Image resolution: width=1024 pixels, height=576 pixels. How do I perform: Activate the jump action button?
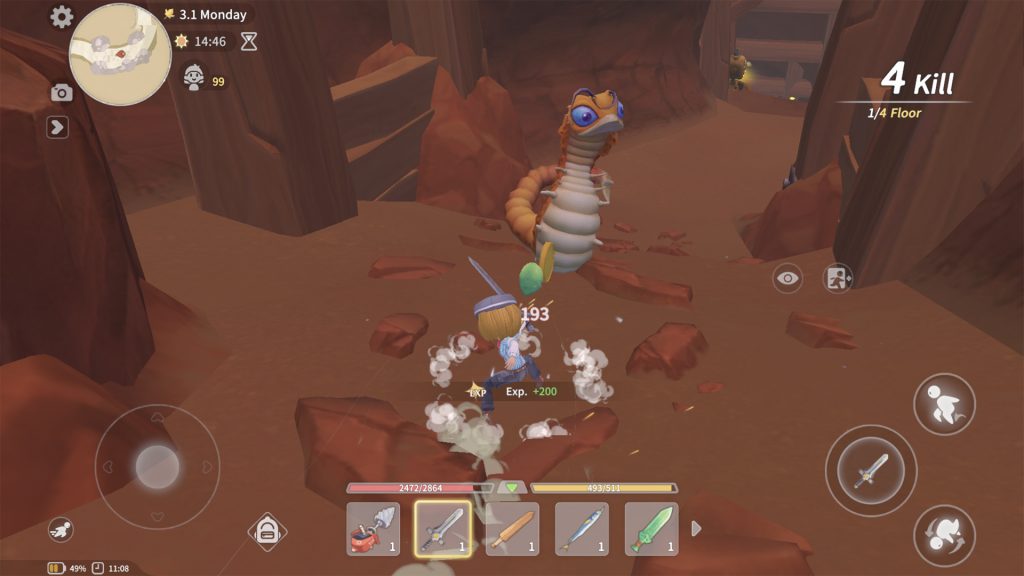click(944, 404)
